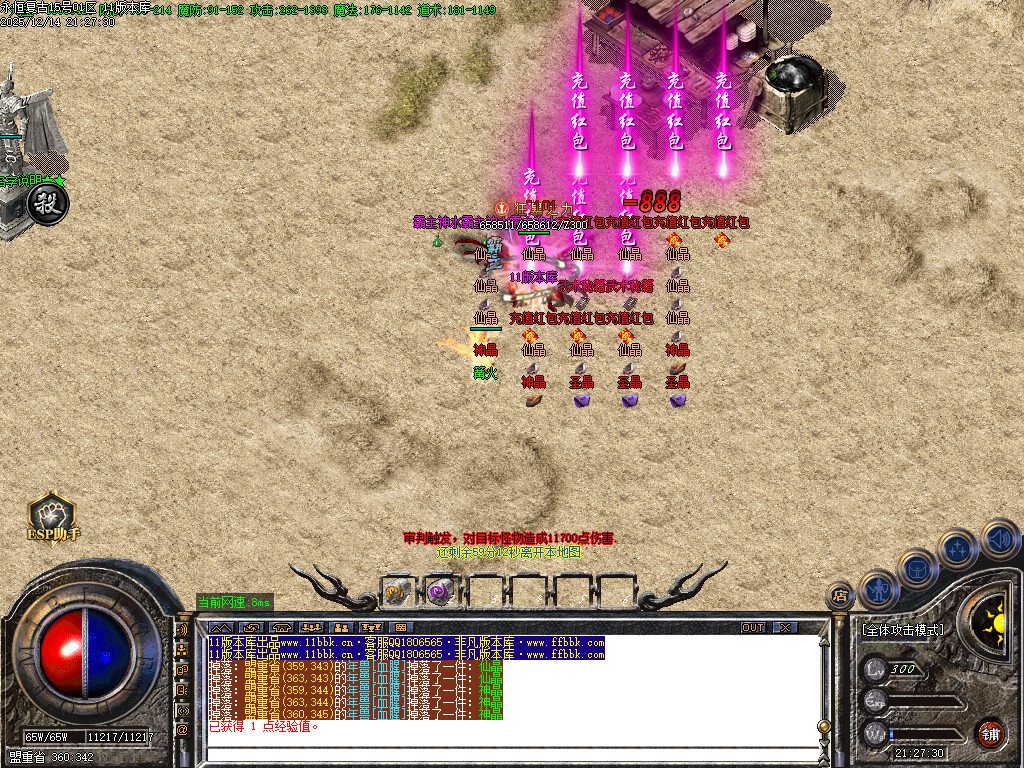The width and height of the screenshot is (1024, 768).
Task: Open the red 铺 stall button
Action: coord(990,732)
